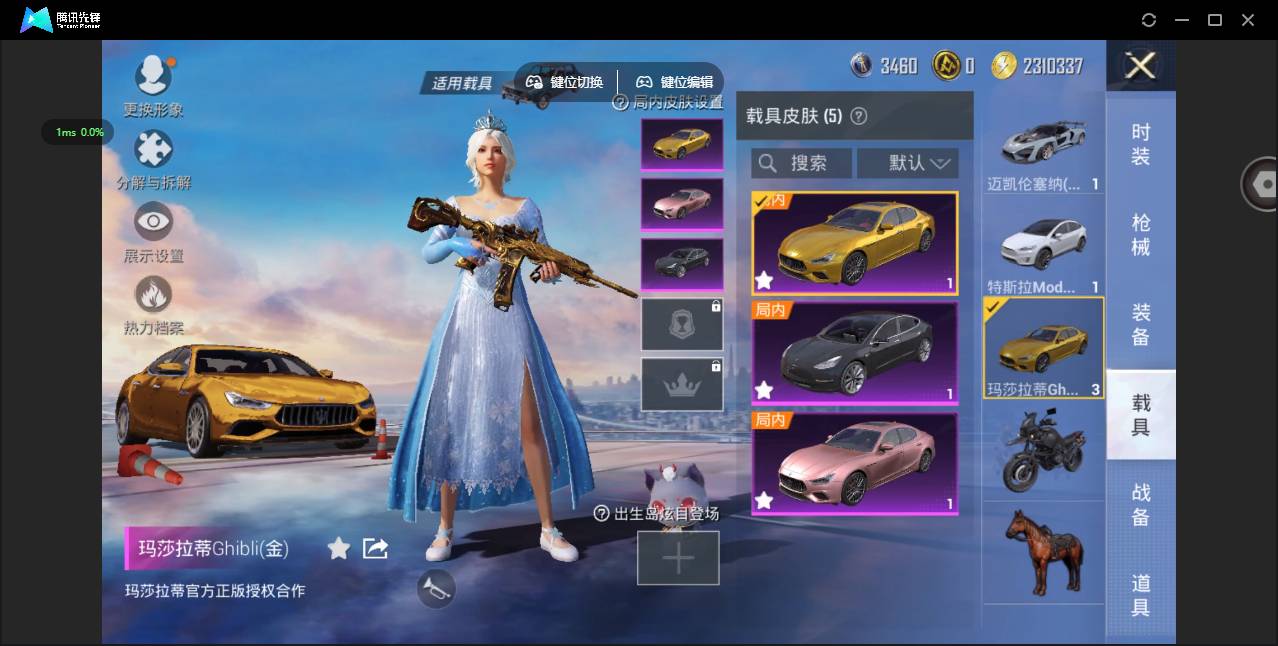Click the 搜索 search box

coord(802,163)
